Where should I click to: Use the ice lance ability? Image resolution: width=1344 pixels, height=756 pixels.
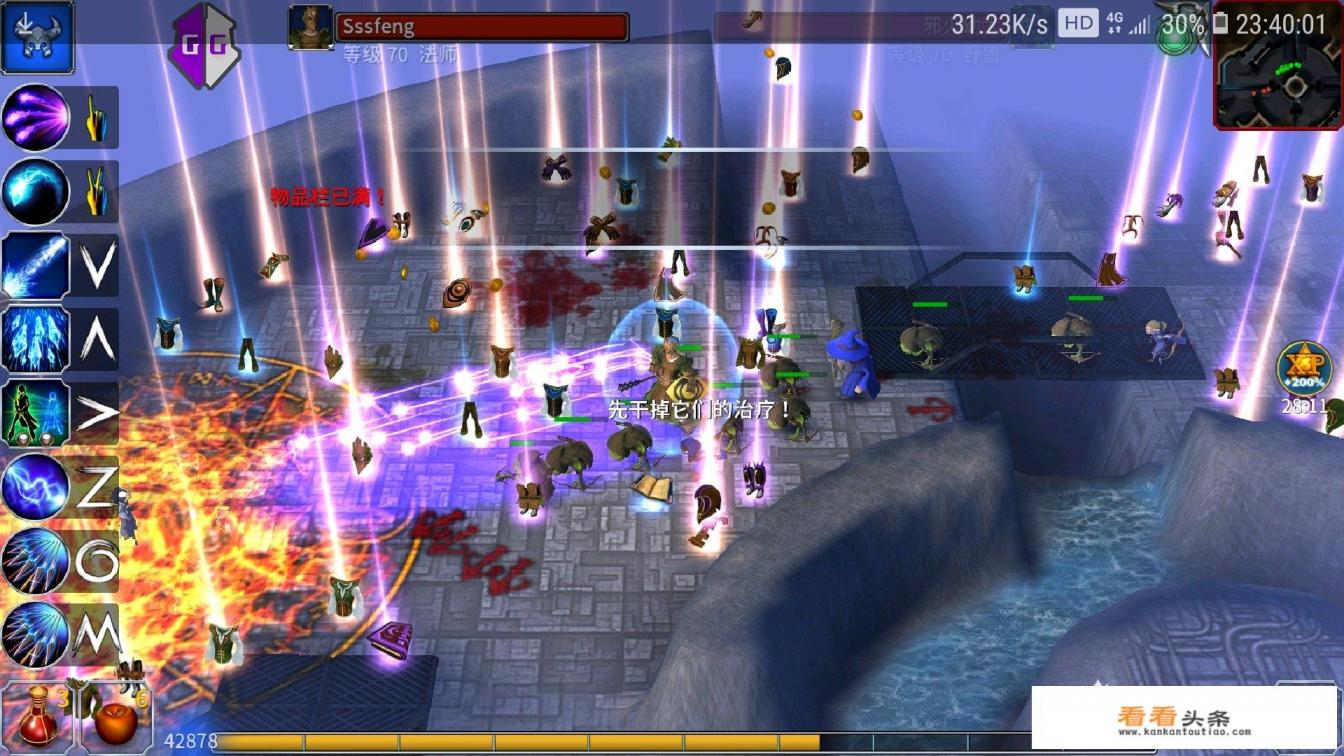tap(36, 265)
